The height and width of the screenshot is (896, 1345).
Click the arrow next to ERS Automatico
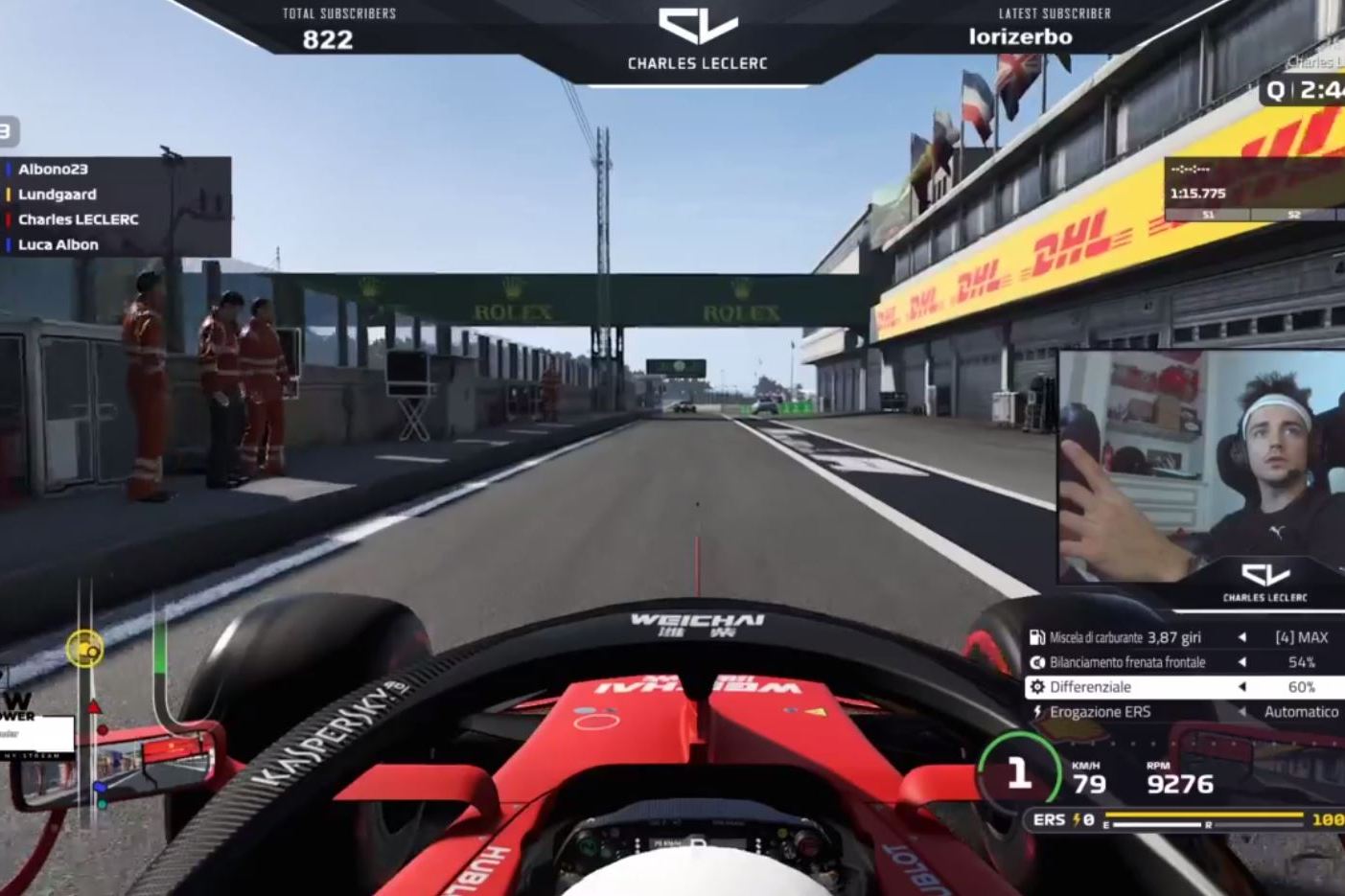click(x=1242, y=712)
